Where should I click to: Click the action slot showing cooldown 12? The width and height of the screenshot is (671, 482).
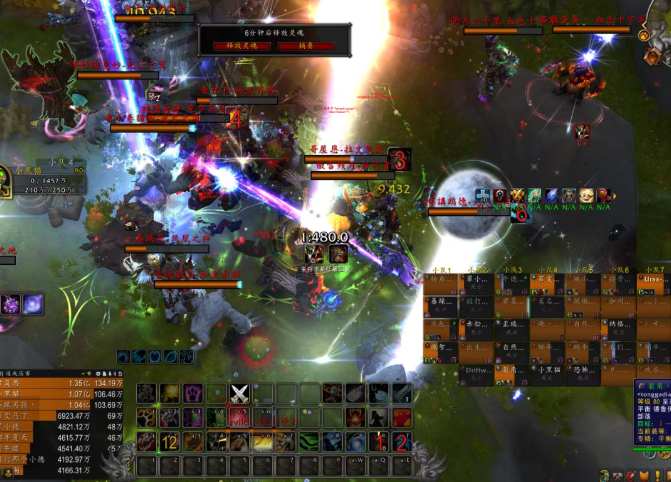pyautogui.click(x=169, y=441)
